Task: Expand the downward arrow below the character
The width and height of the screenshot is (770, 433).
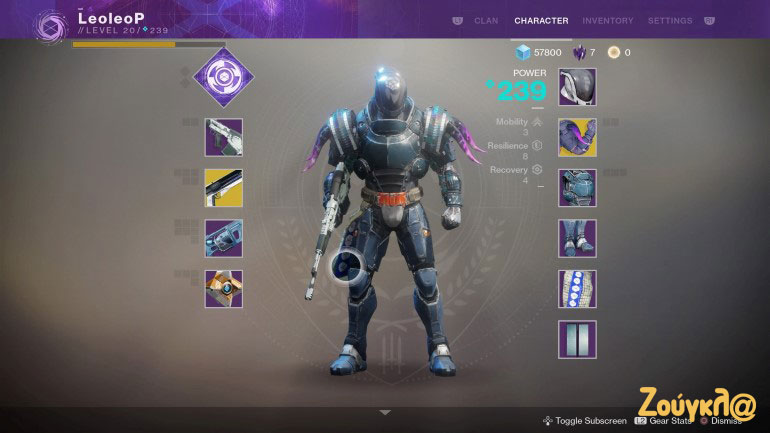Action: [x=385, y=412]
